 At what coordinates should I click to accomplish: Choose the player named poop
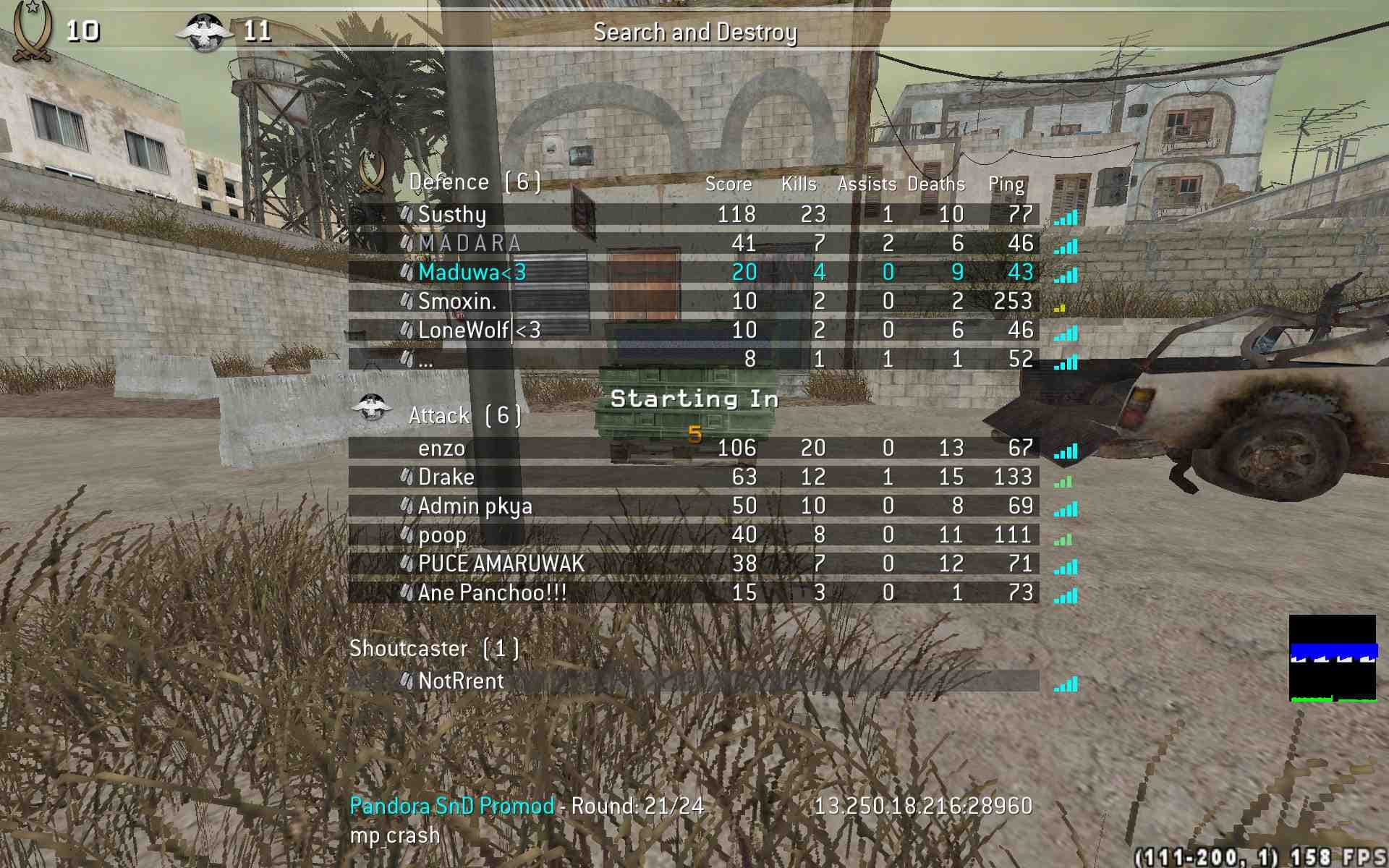(x=442, y=535)
